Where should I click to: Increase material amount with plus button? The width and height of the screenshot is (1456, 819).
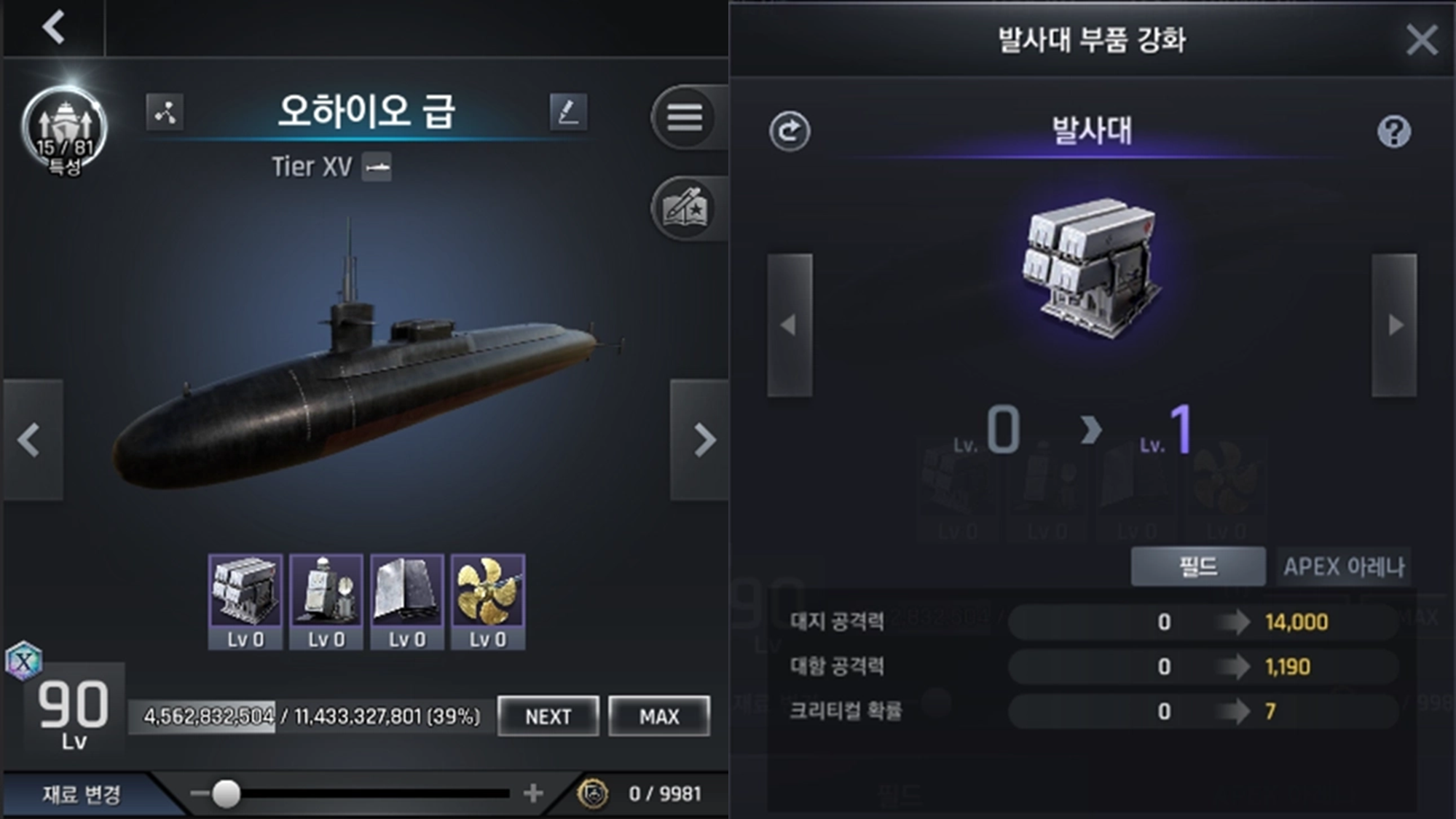(533, 793)
